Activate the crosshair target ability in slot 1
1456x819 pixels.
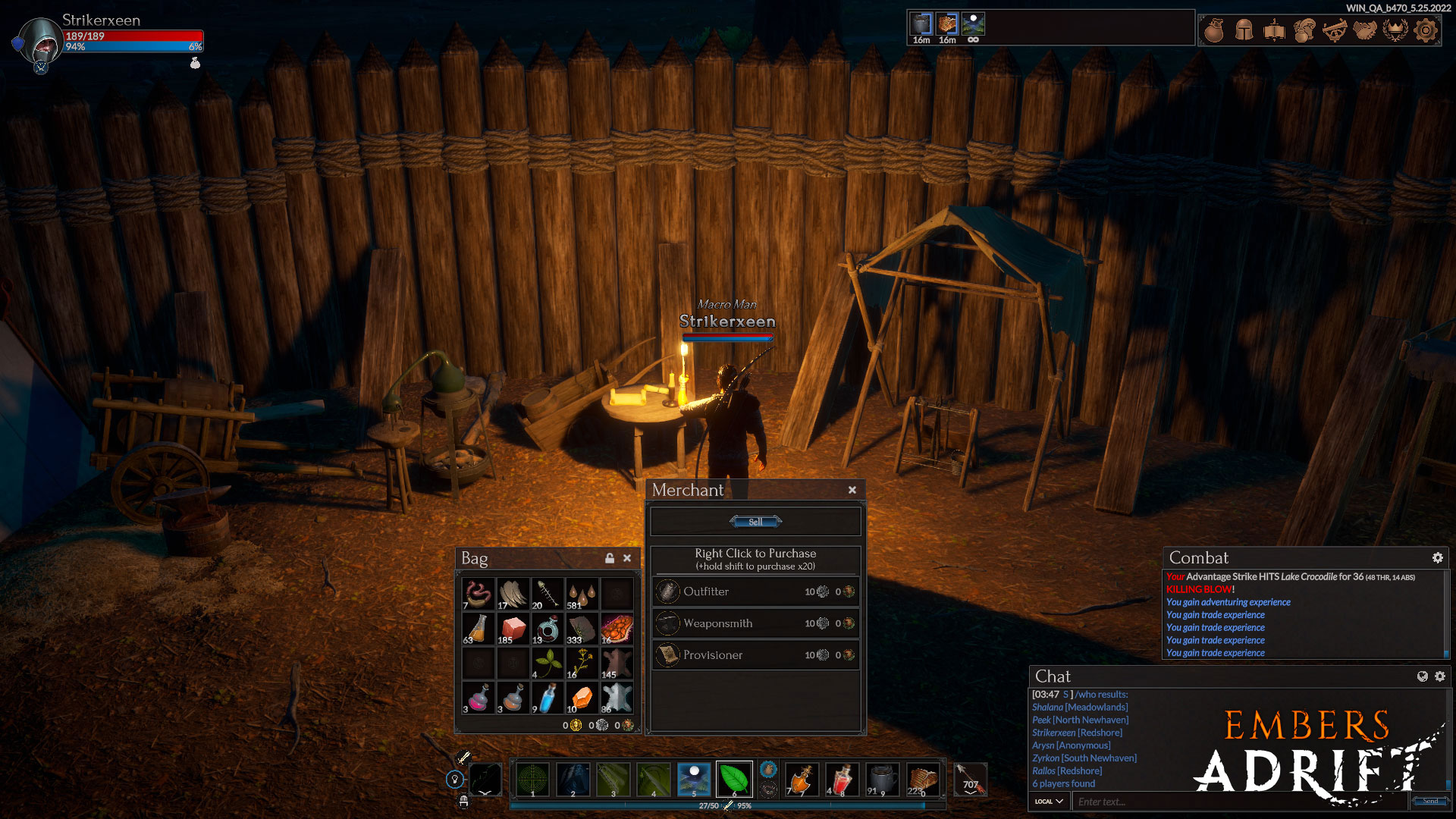[532, 779]
